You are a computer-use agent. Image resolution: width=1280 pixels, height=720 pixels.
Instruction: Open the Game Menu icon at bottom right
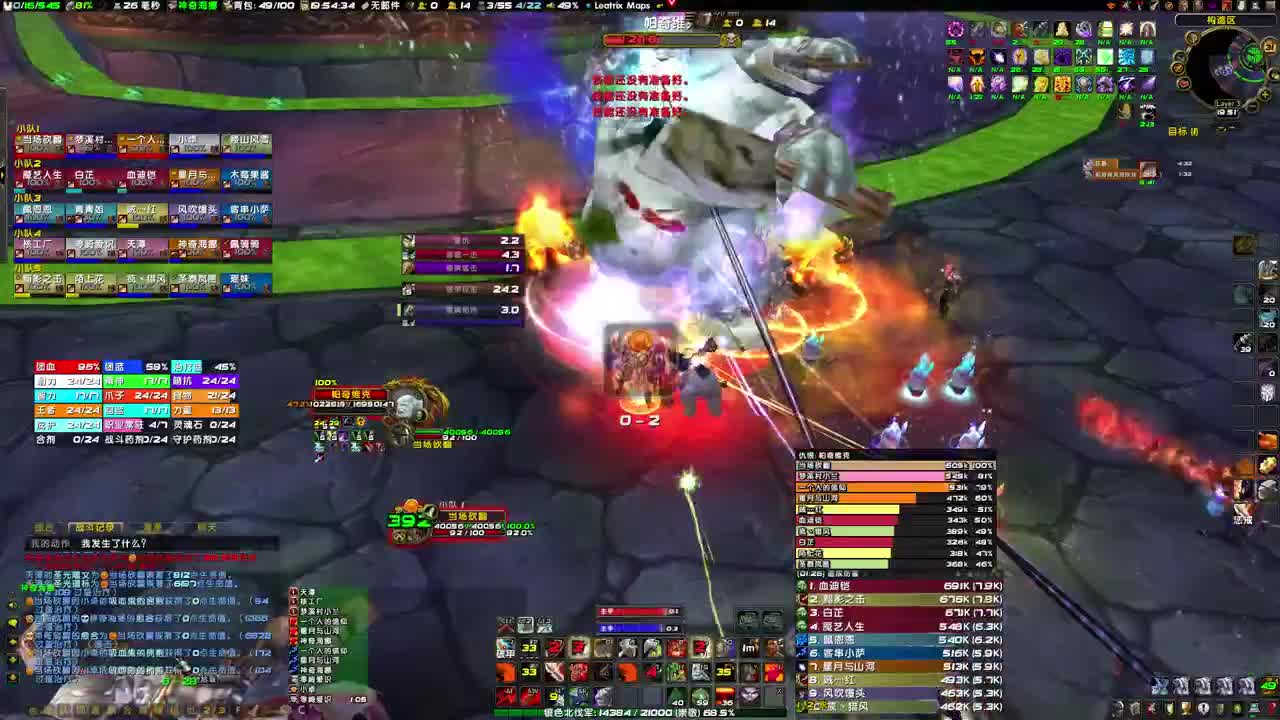(x=1271, y=707)
